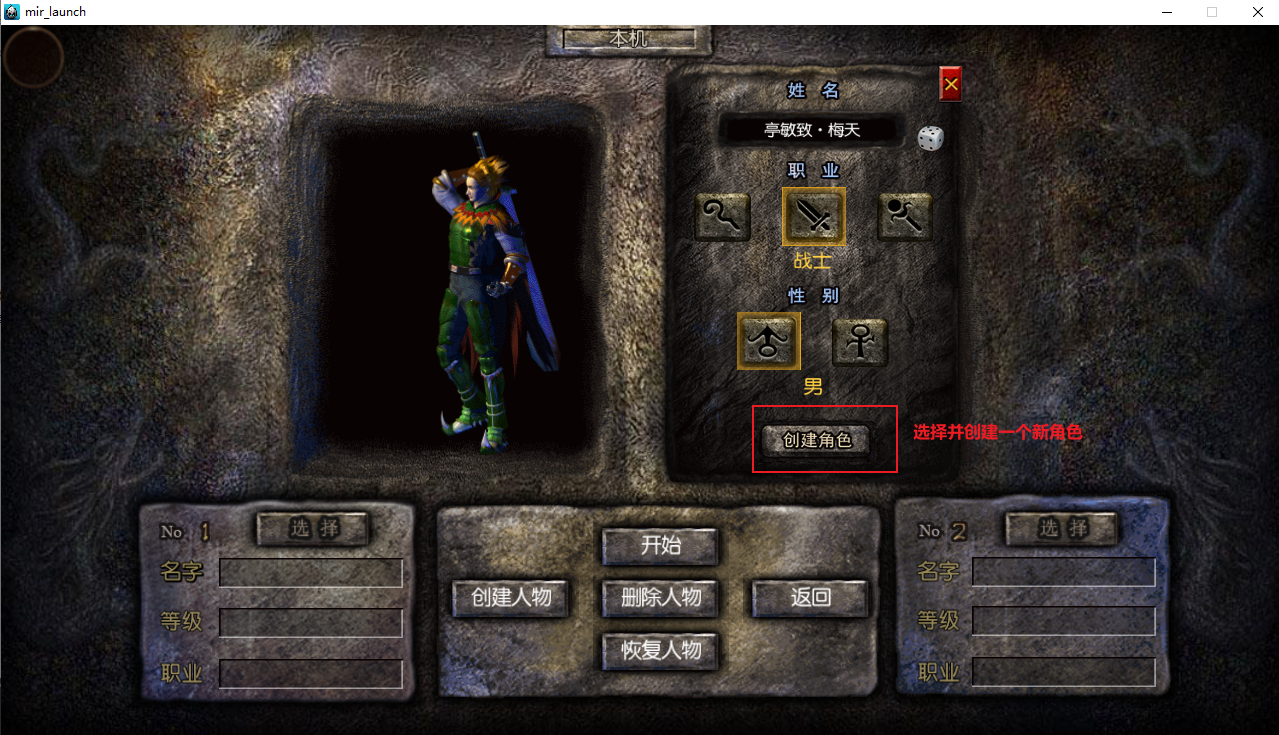The image size is (1279, 735).
Task: Click the 创建角色 button to create the character
Action: click(x=816, y=440)
